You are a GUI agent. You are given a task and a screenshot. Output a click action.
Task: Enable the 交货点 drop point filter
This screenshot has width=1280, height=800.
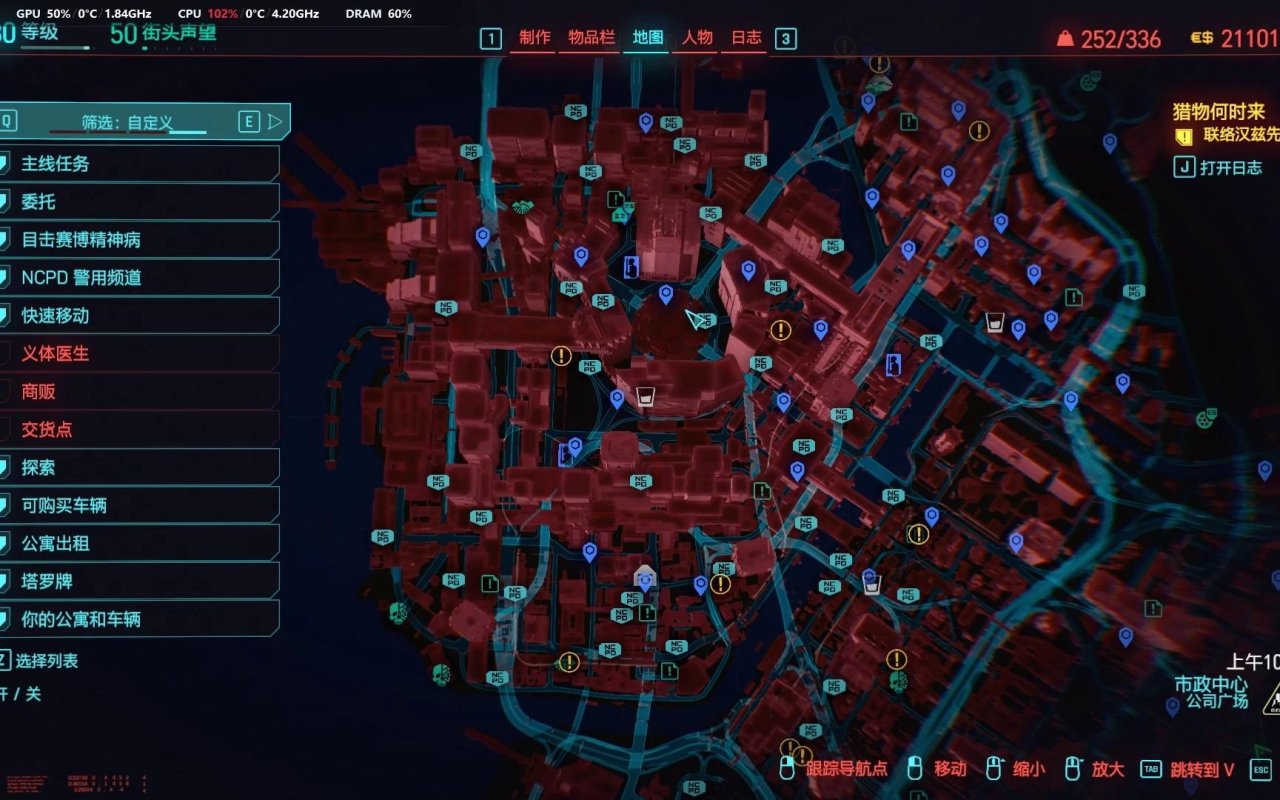pyautogui.click(x=140, y=430)
